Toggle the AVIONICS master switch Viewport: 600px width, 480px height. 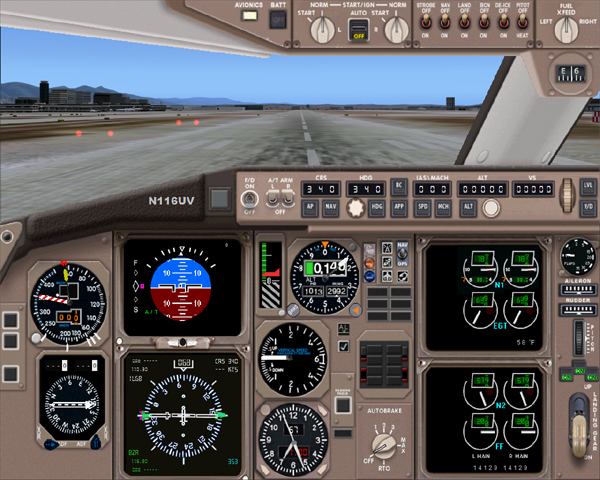coord(249,18)
